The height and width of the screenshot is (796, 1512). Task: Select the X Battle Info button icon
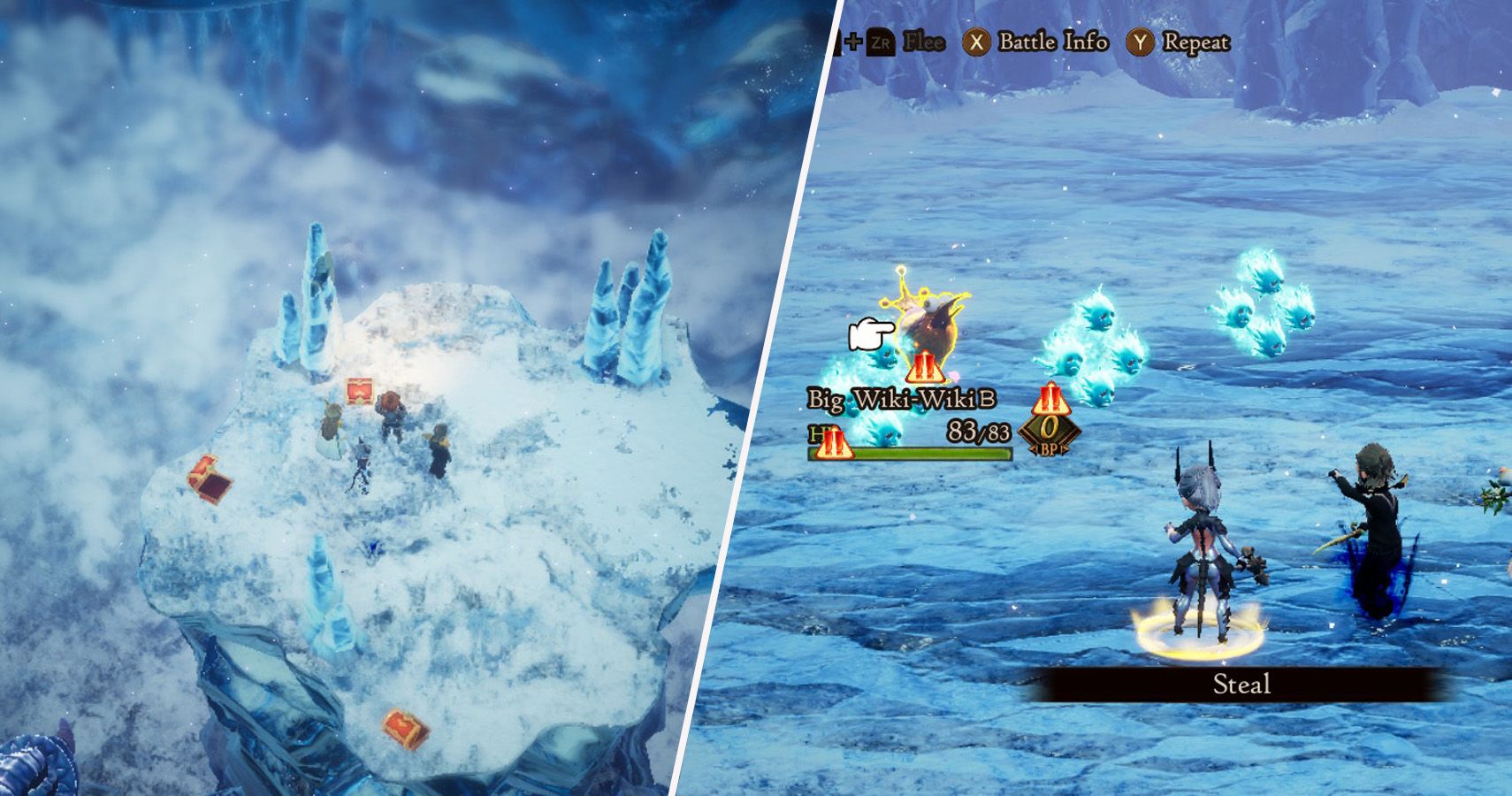975,42
